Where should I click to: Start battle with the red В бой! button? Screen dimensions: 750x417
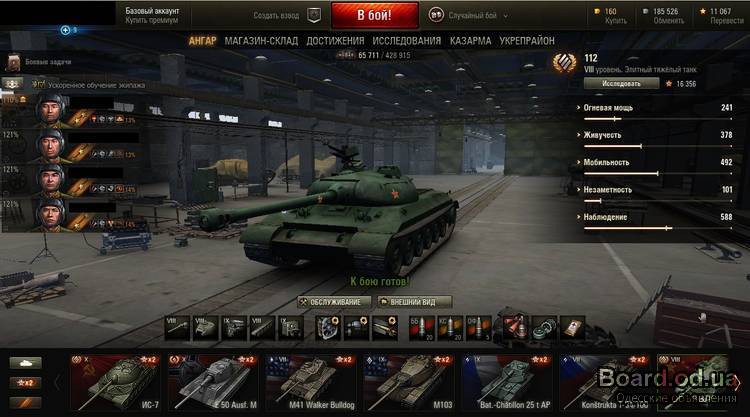pos(374,15)
